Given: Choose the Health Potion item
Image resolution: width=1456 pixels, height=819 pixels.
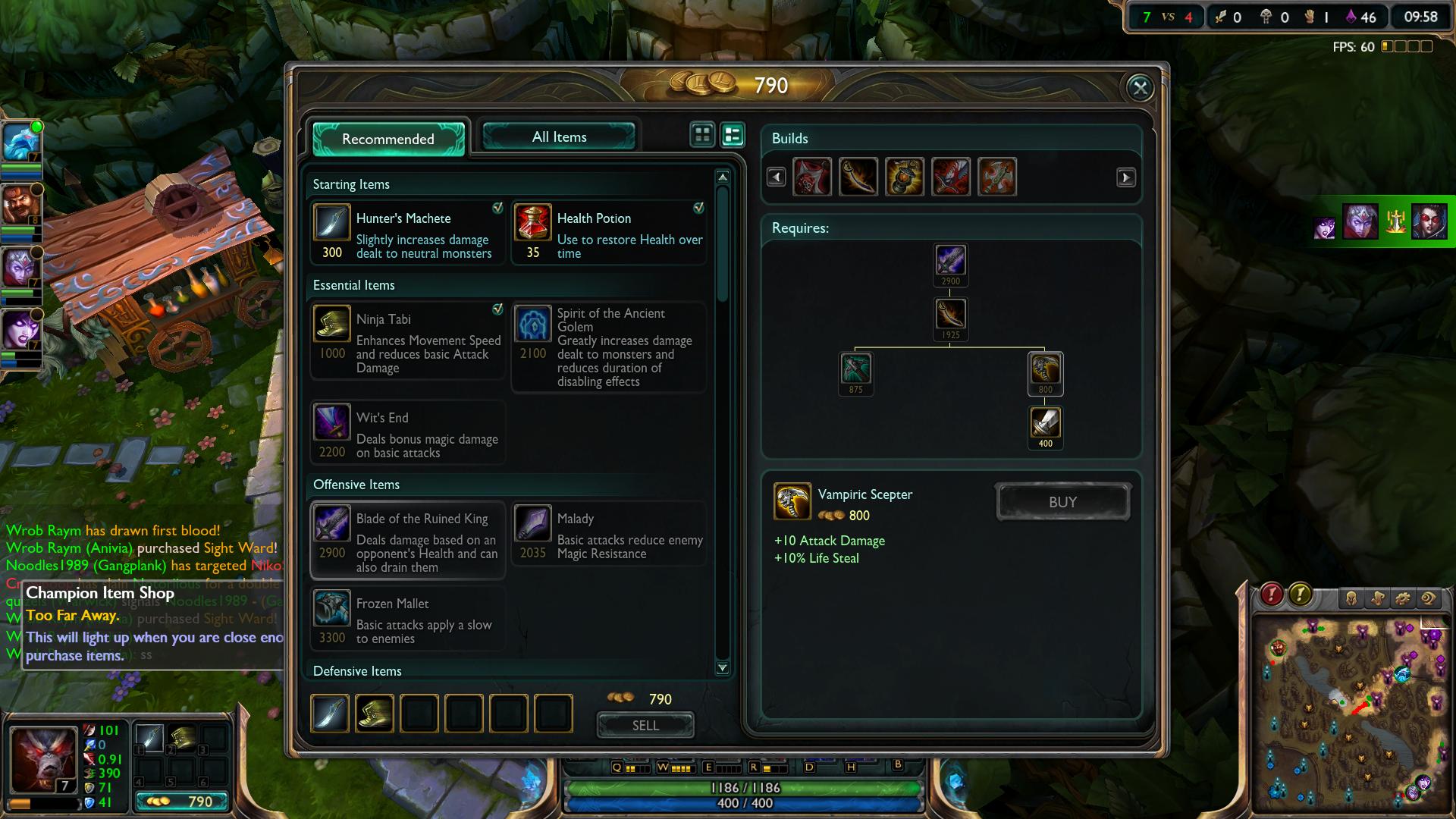Looking at the screenshot, I should [x=609, y=232].
